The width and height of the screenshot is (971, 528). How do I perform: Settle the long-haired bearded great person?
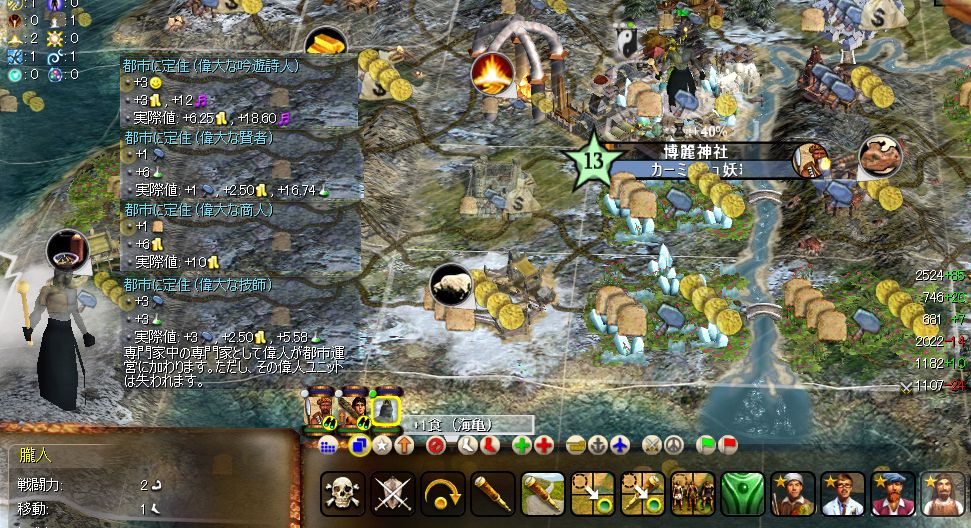click(942, 493)
